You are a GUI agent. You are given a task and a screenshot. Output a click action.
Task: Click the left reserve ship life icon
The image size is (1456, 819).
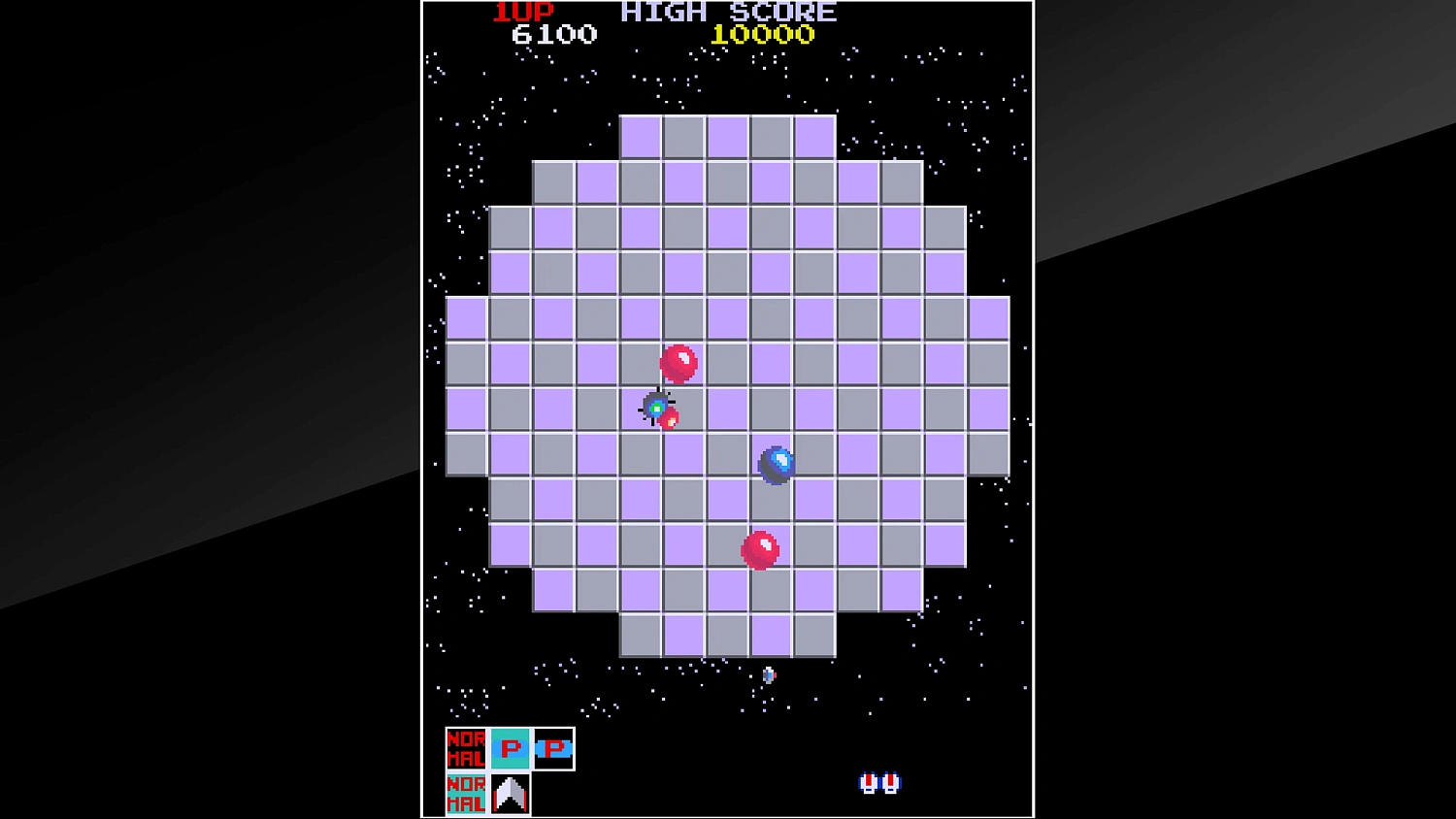click(x=869, y=782)
